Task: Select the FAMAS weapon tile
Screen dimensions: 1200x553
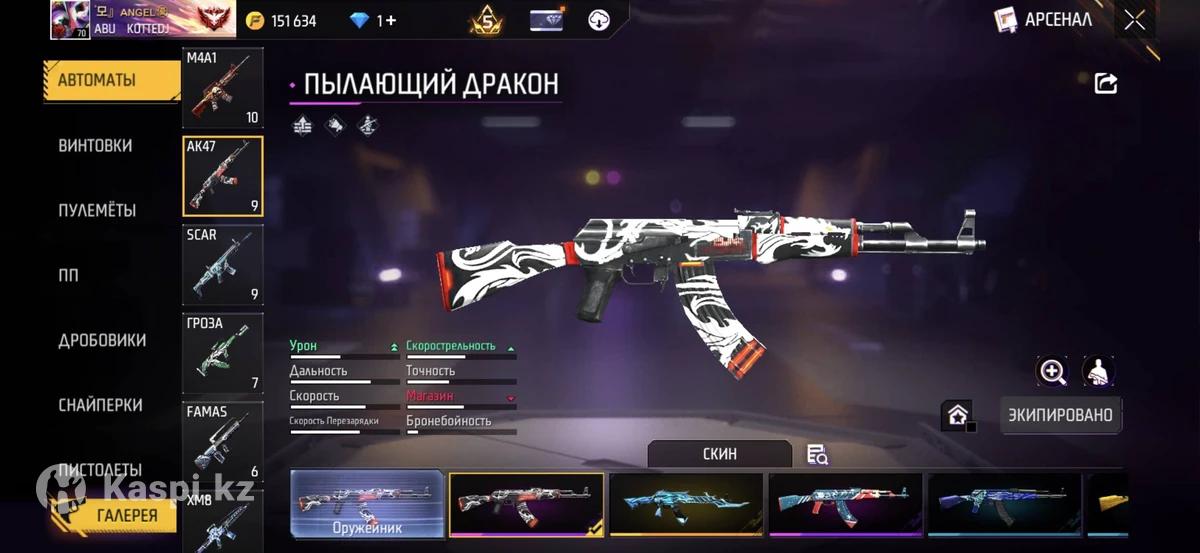Action: 222,441
